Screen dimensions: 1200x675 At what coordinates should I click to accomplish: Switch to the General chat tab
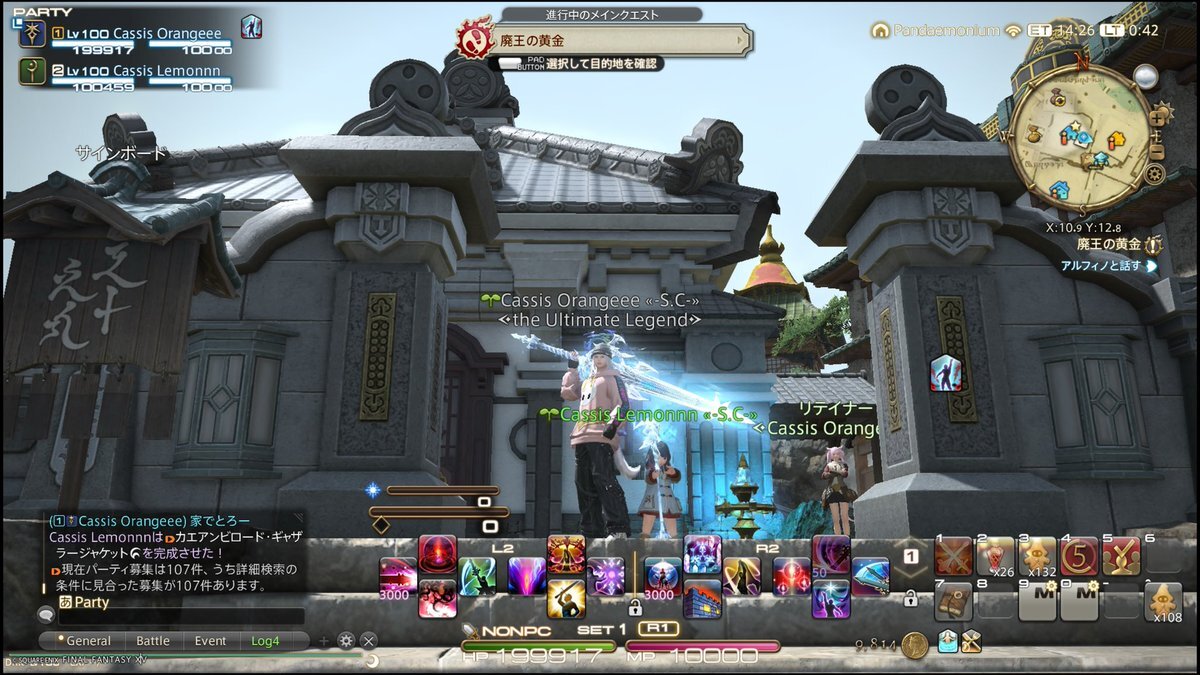(88, 641)
